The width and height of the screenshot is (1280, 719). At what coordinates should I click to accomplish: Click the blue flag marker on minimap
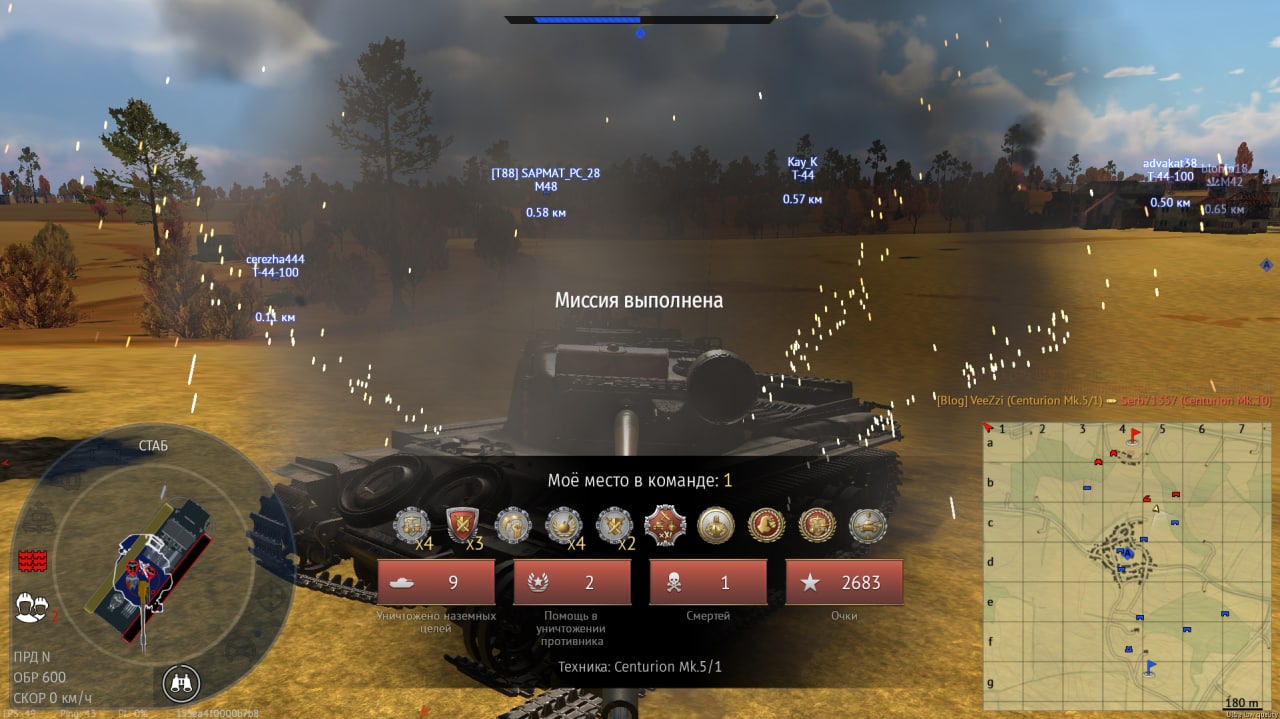click(x=1149, y=666)
